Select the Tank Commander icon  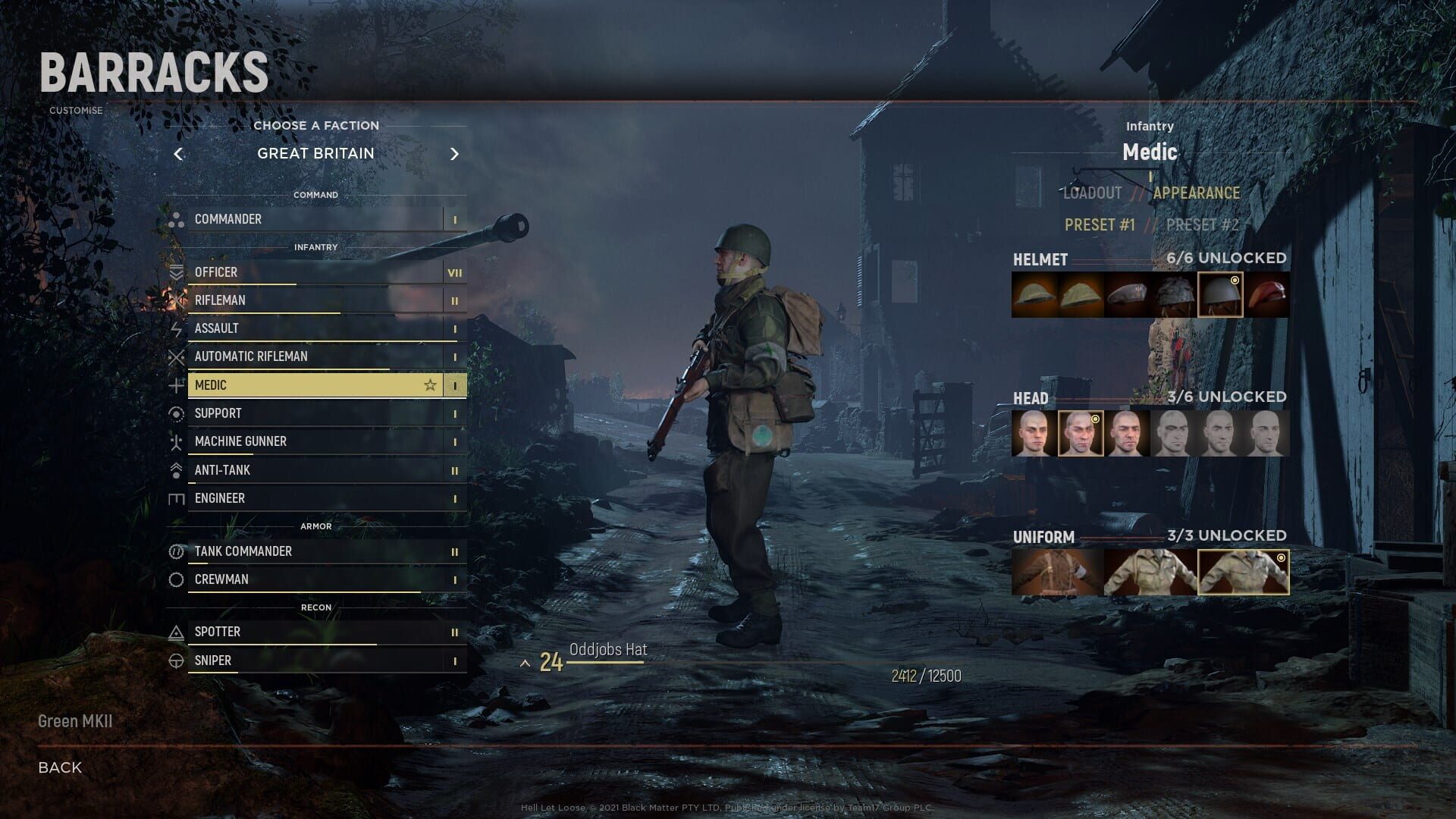[x=176, y=551]
